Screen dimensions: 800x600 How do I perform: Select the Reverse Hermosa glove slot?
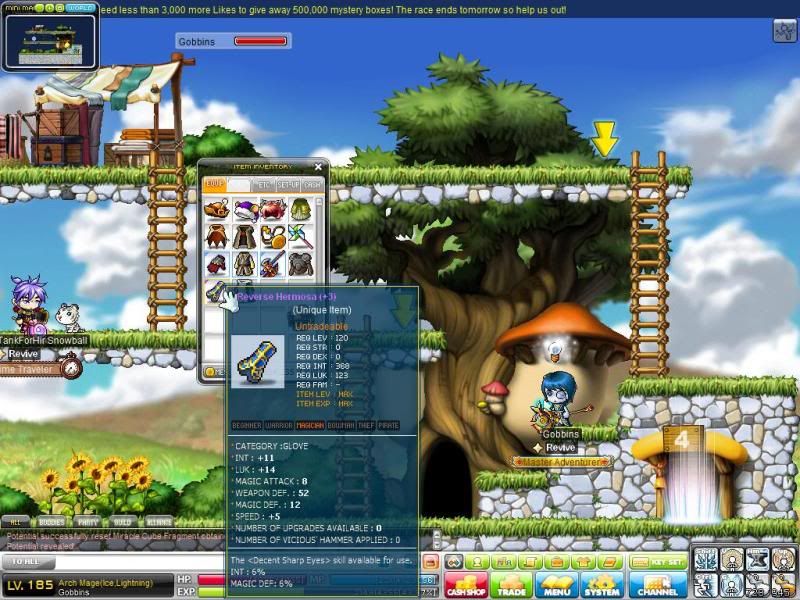pyautogui.click(x=217, y=292)
